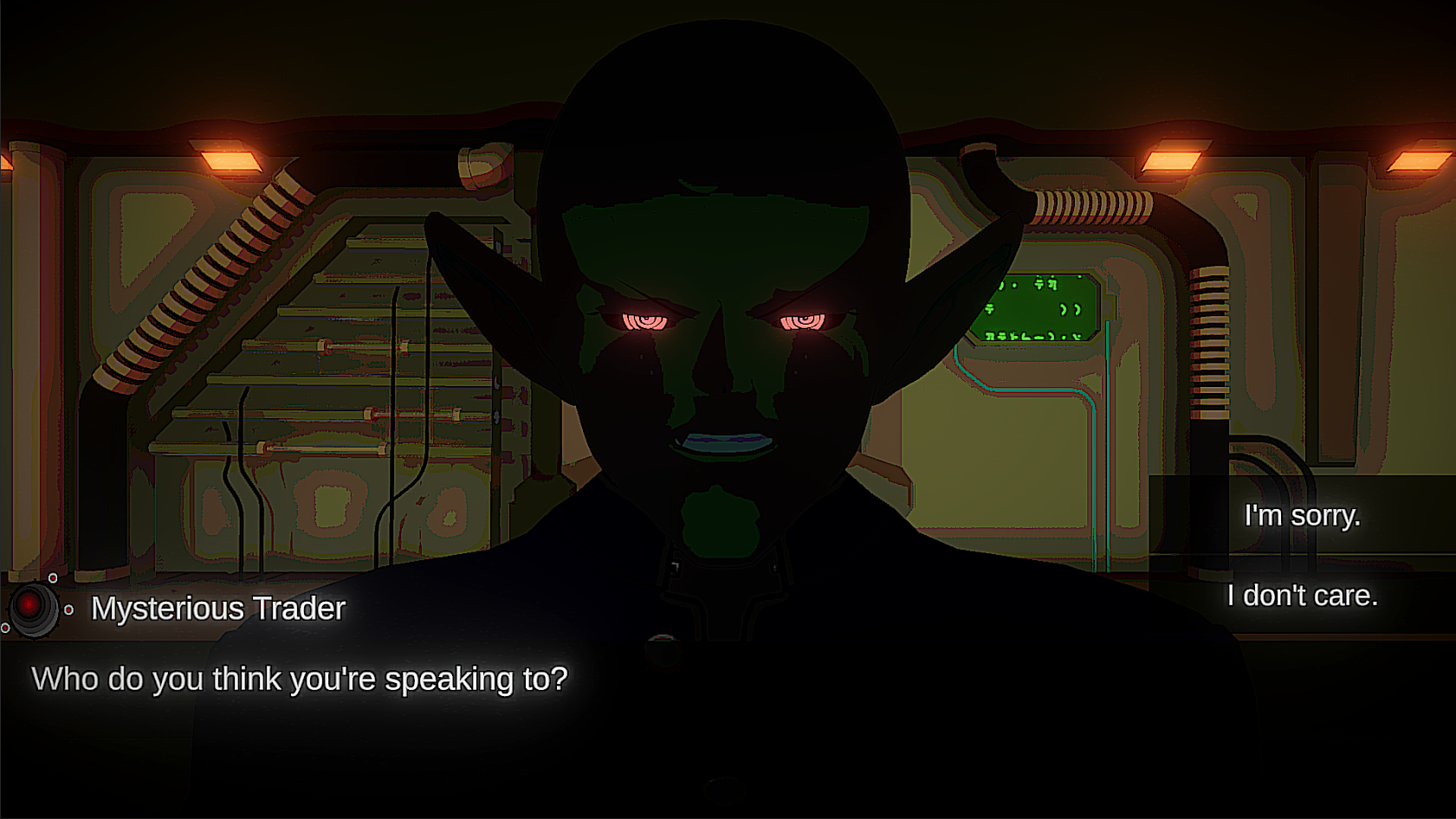
Task: Choose the "I'm sorry." reply
Action: 1302,516
